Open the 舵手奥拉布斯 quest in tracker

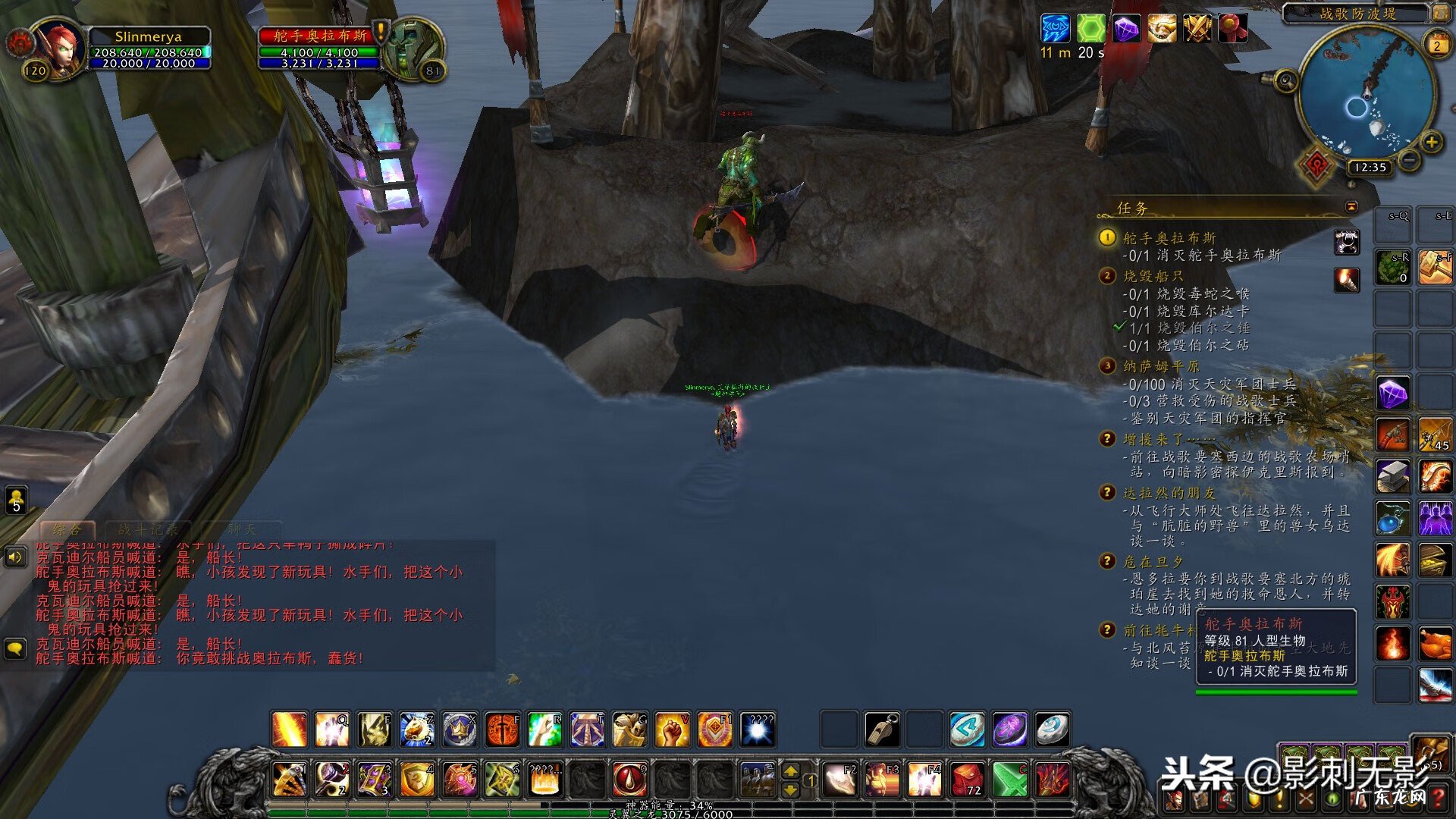1169,238
